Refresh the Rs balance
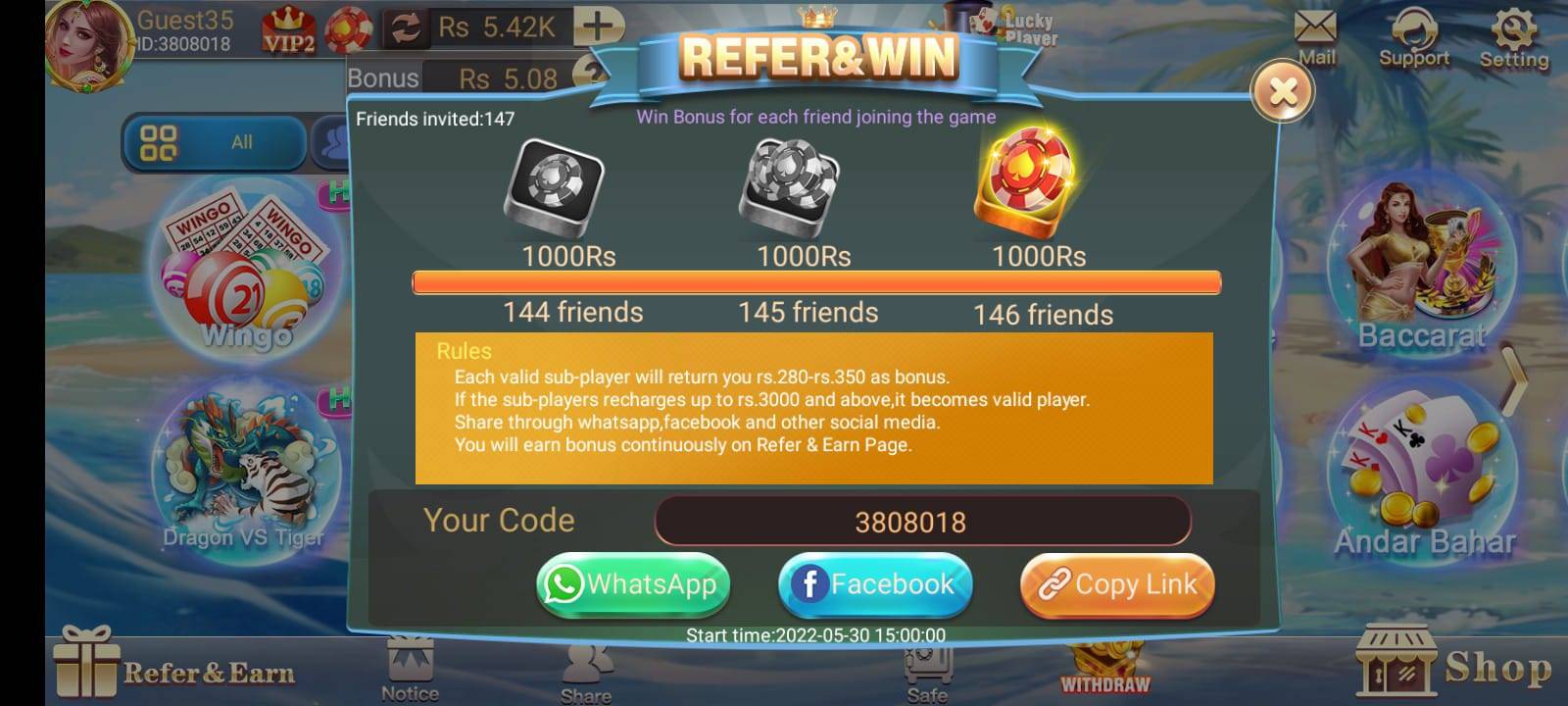 [404, 27]
